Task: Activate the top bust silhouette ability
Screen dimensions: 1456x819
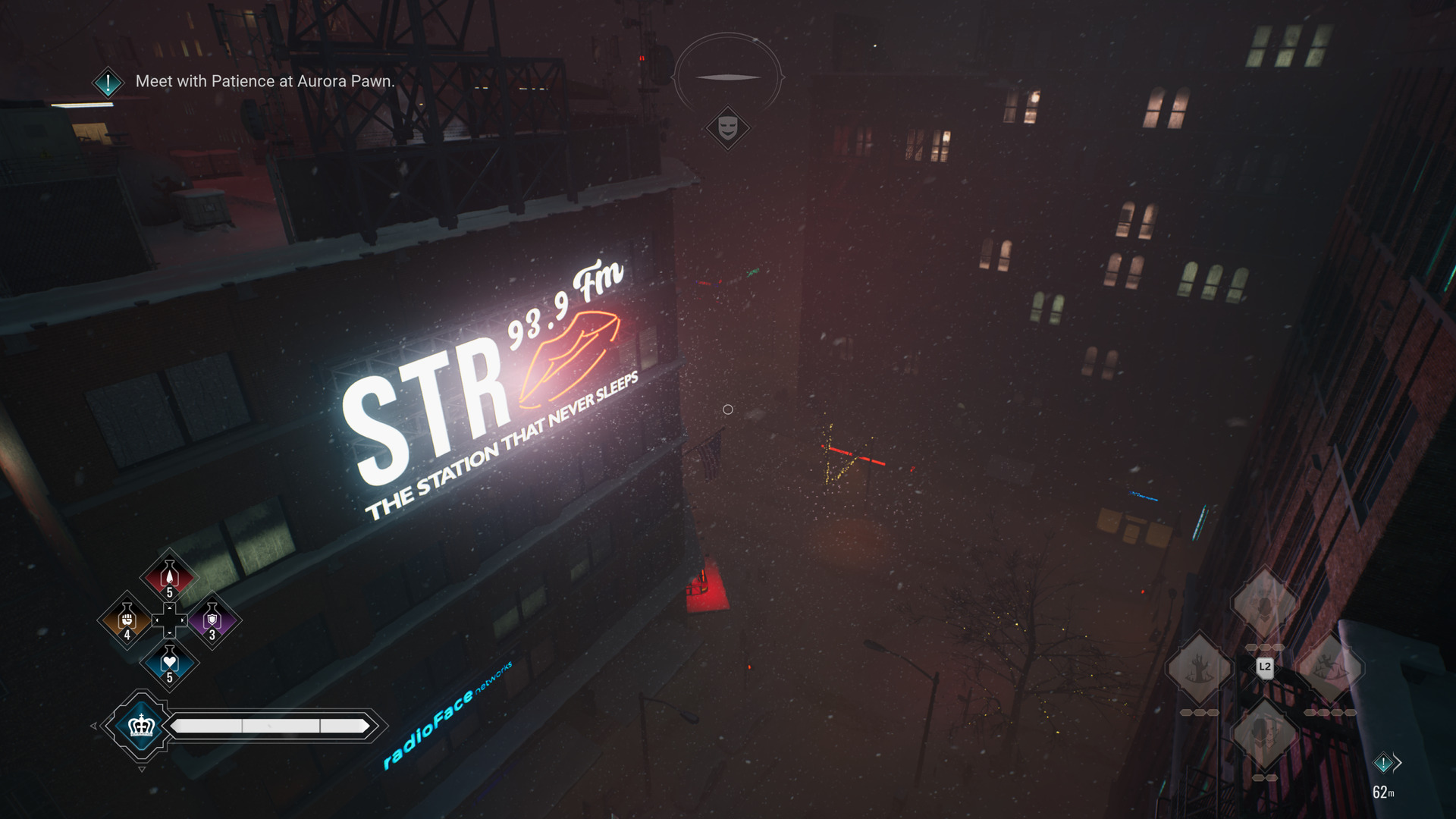Action: coord(1264,604)
